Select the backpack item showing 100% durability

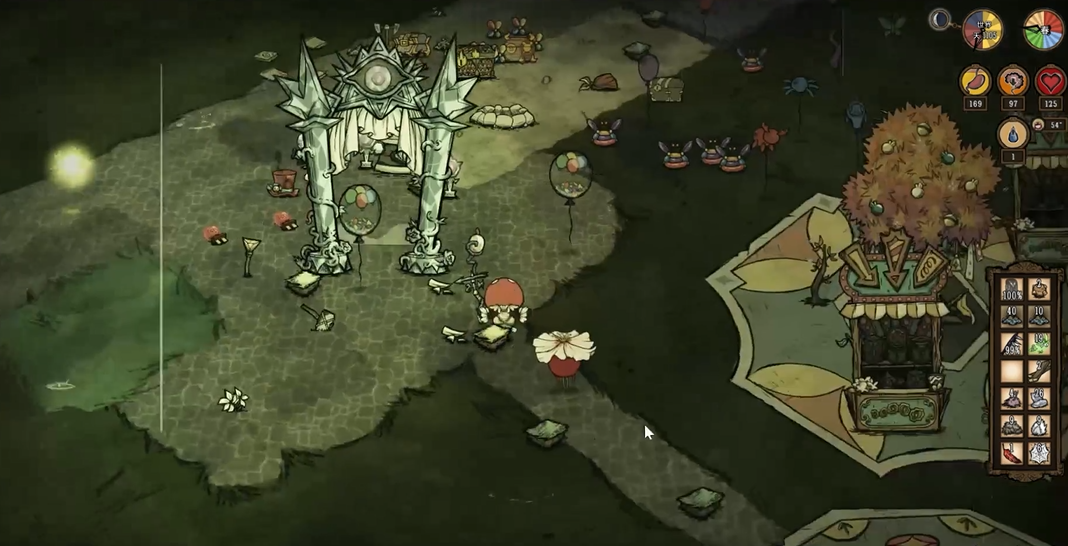[1011, 290]
